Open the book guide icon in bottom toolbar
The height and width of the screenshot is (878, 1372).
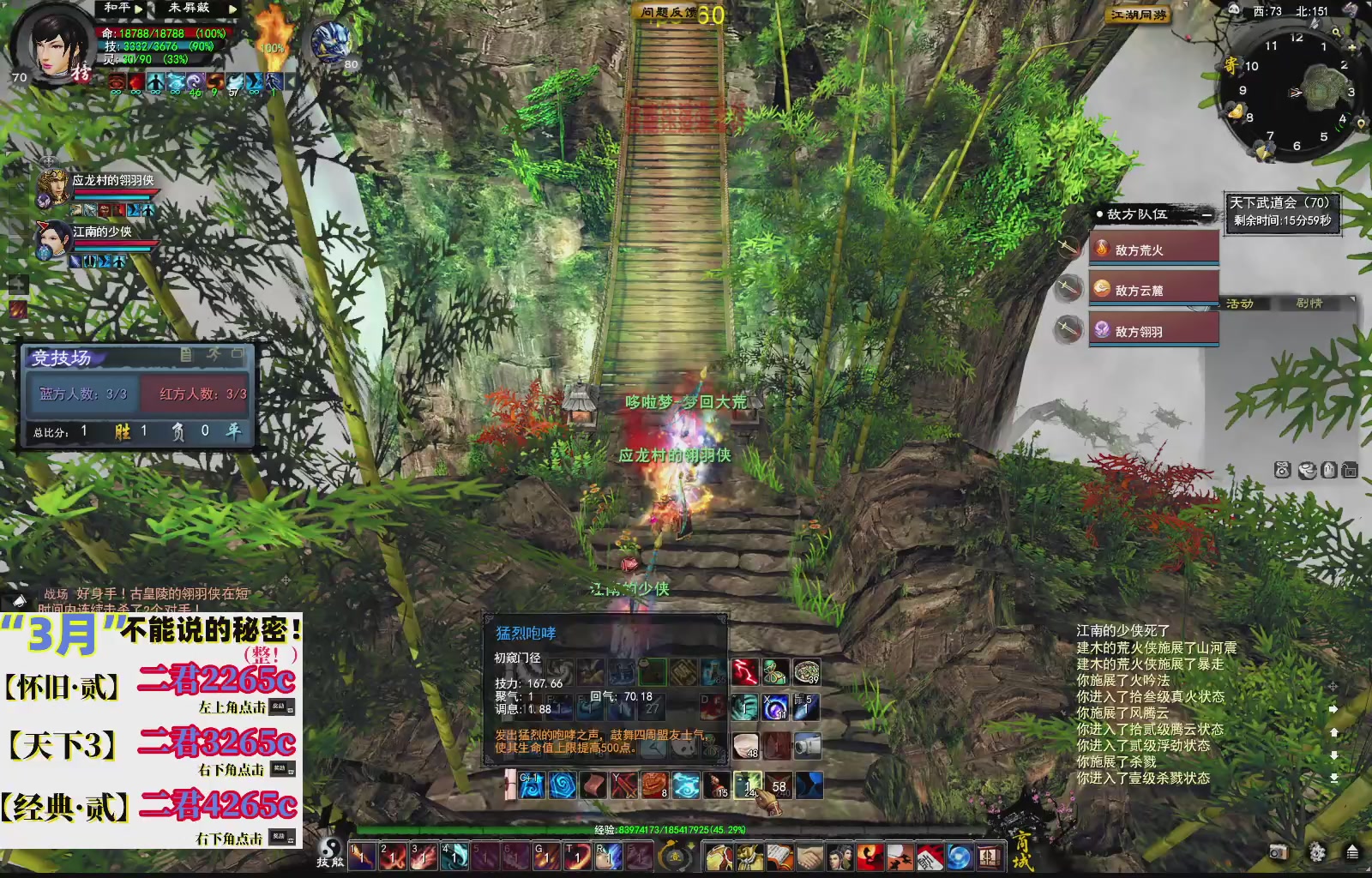click(780, 856)
